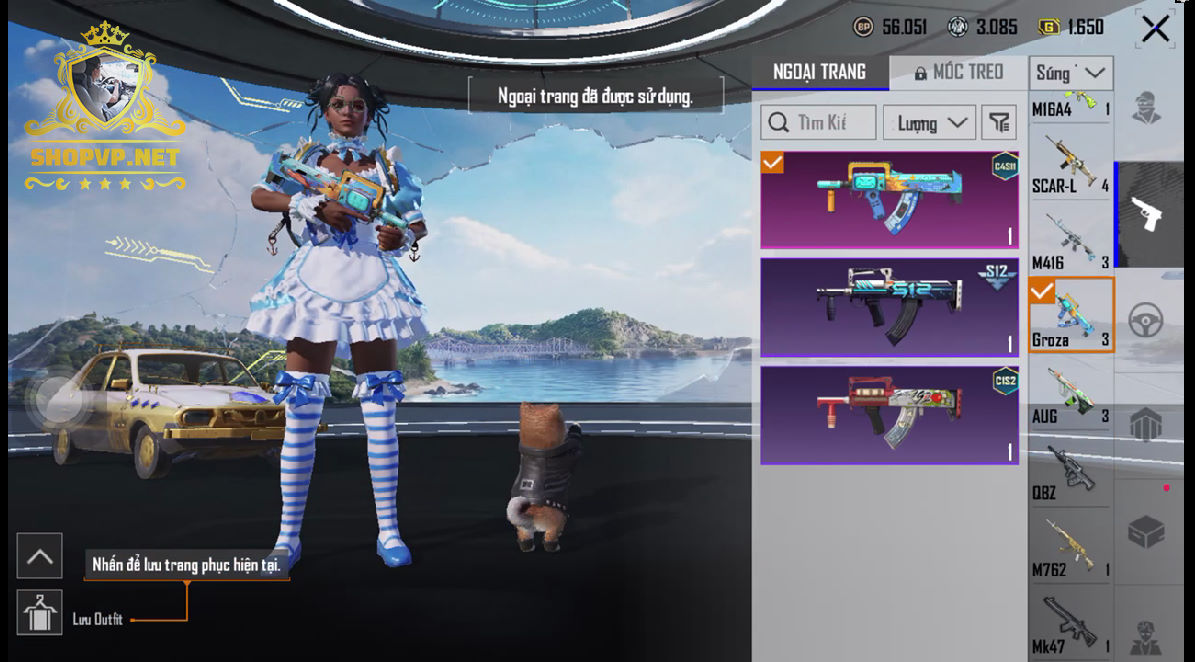The width and height of the screenshot is (1195, 662).
Task: Select M762 in the weapon list
Action: tap(1070, 547)
